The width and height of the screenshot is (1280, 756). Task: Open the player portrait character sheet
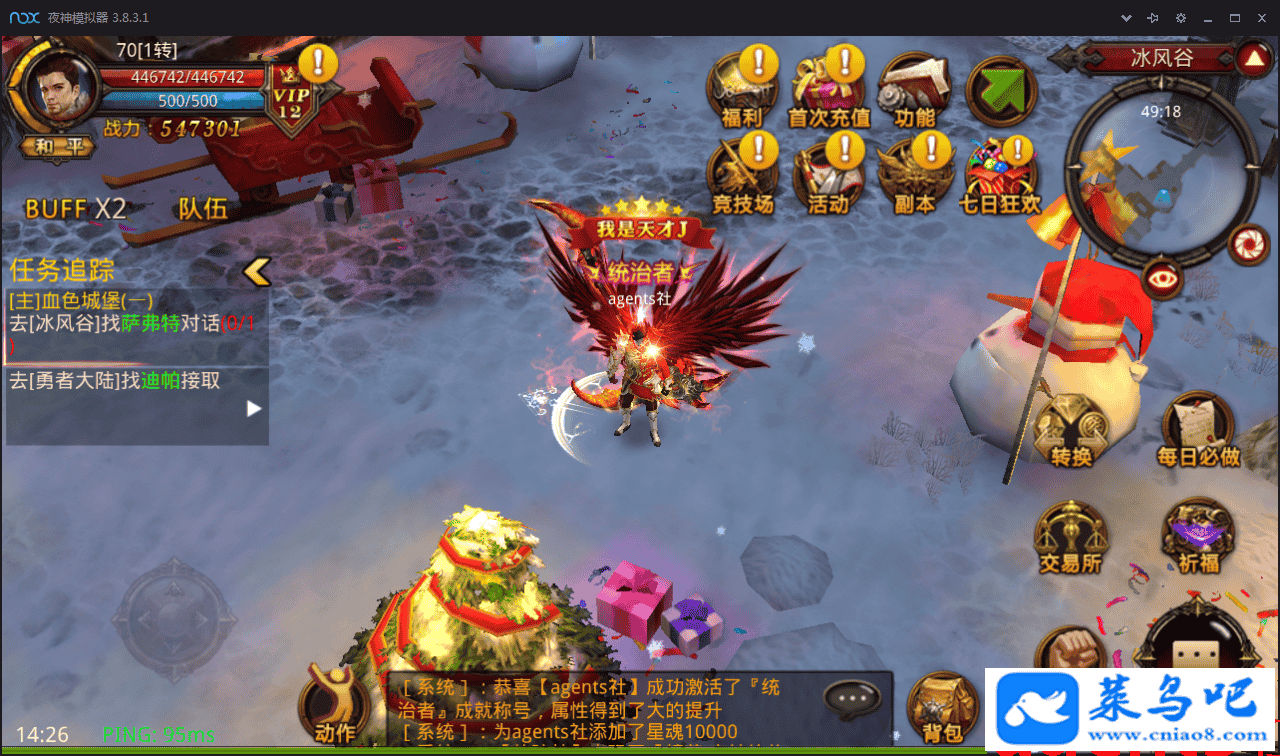[60, 88]
